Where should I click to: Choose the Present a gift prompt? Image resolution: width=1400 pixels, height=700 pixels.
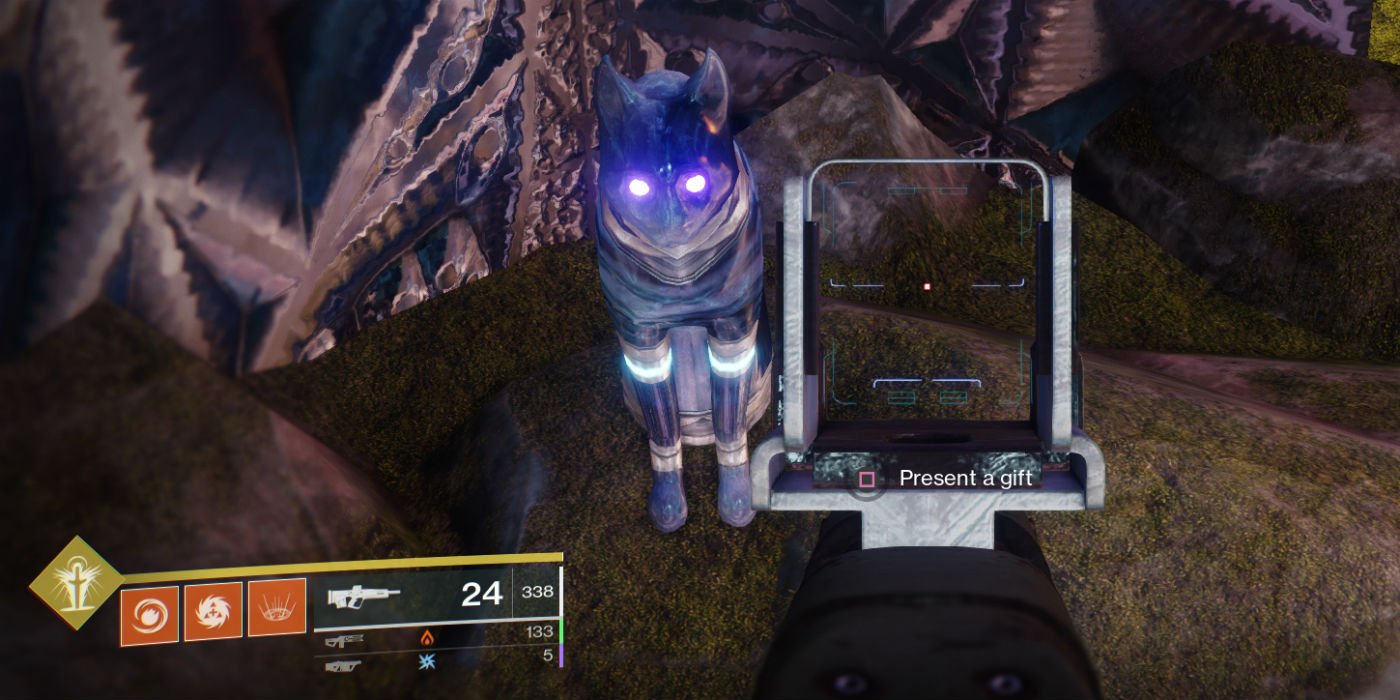coord(952,478)
